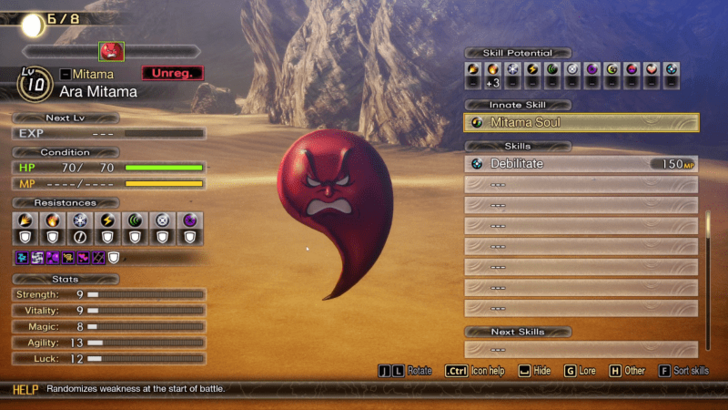Click the ice resistance snowflake icon
The image size is (728, 410).
80,221
